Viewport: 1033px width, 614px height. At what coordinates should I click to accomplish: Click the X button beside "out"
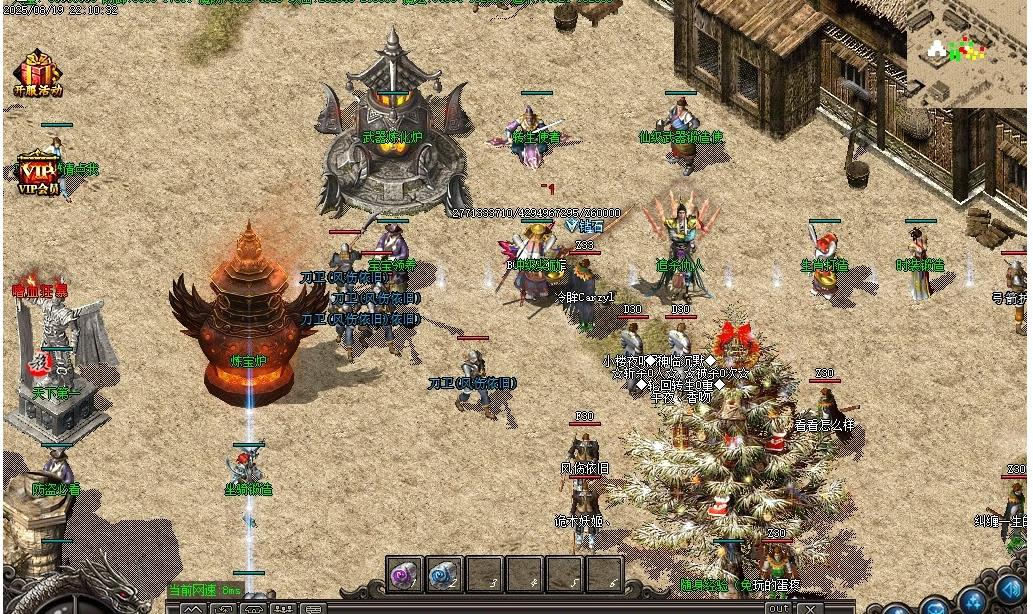coord(808,607)
